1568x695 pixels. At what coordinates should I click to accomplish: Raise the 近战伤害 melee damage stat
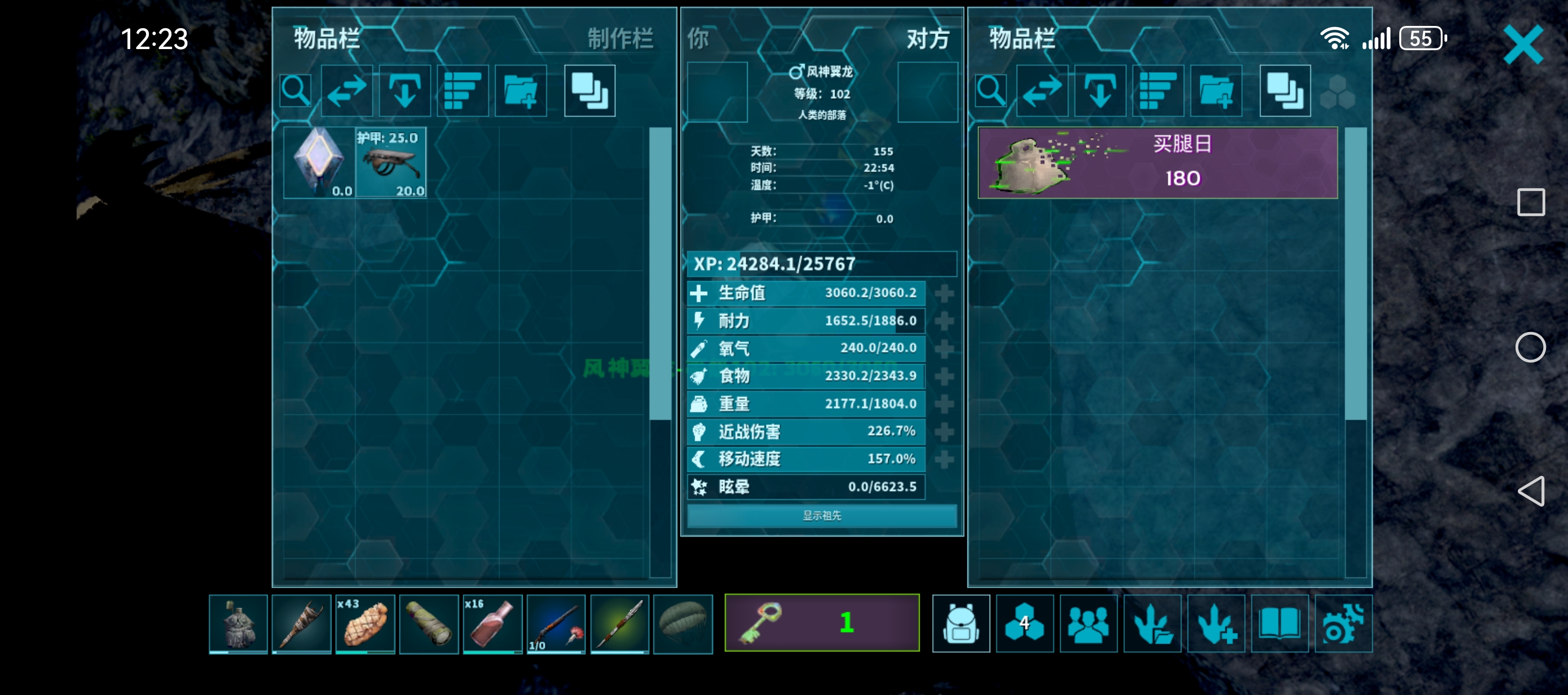click(943, 432)
